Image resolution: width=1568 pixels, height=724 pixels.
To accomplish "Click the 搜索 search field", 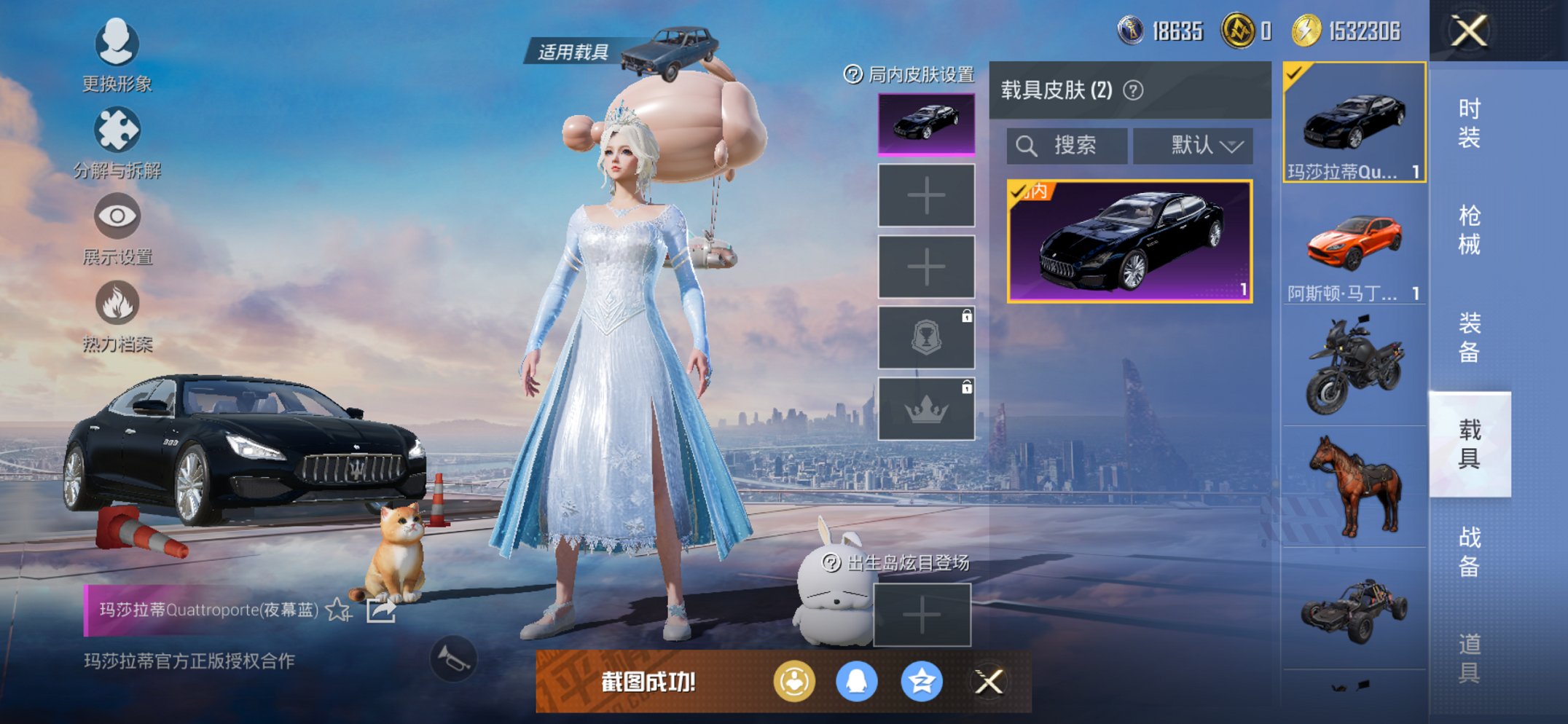I will (1067, 146).
